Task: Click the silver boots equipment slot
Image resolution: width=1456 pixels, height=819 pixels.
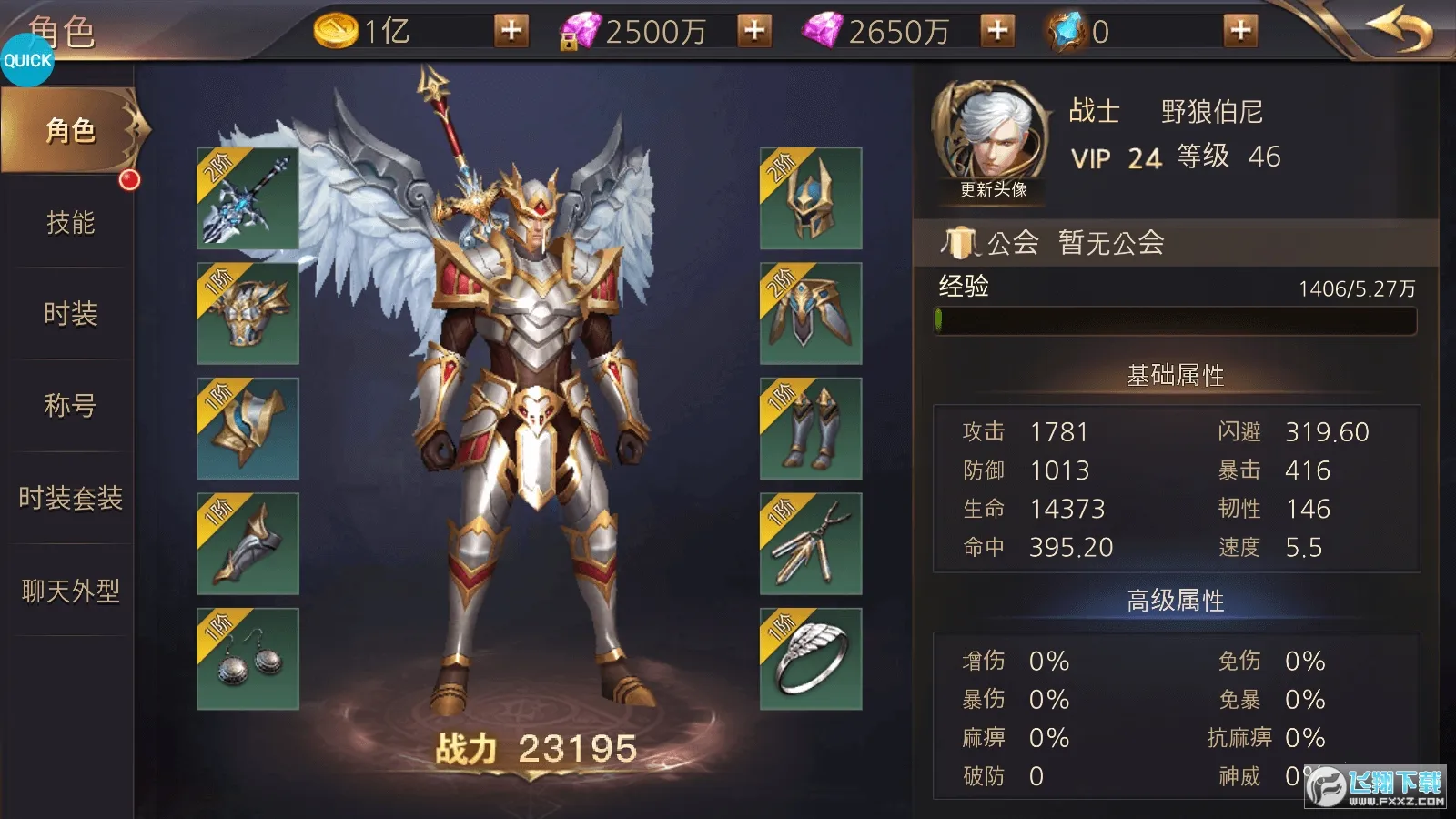Action: pos(810,428)
